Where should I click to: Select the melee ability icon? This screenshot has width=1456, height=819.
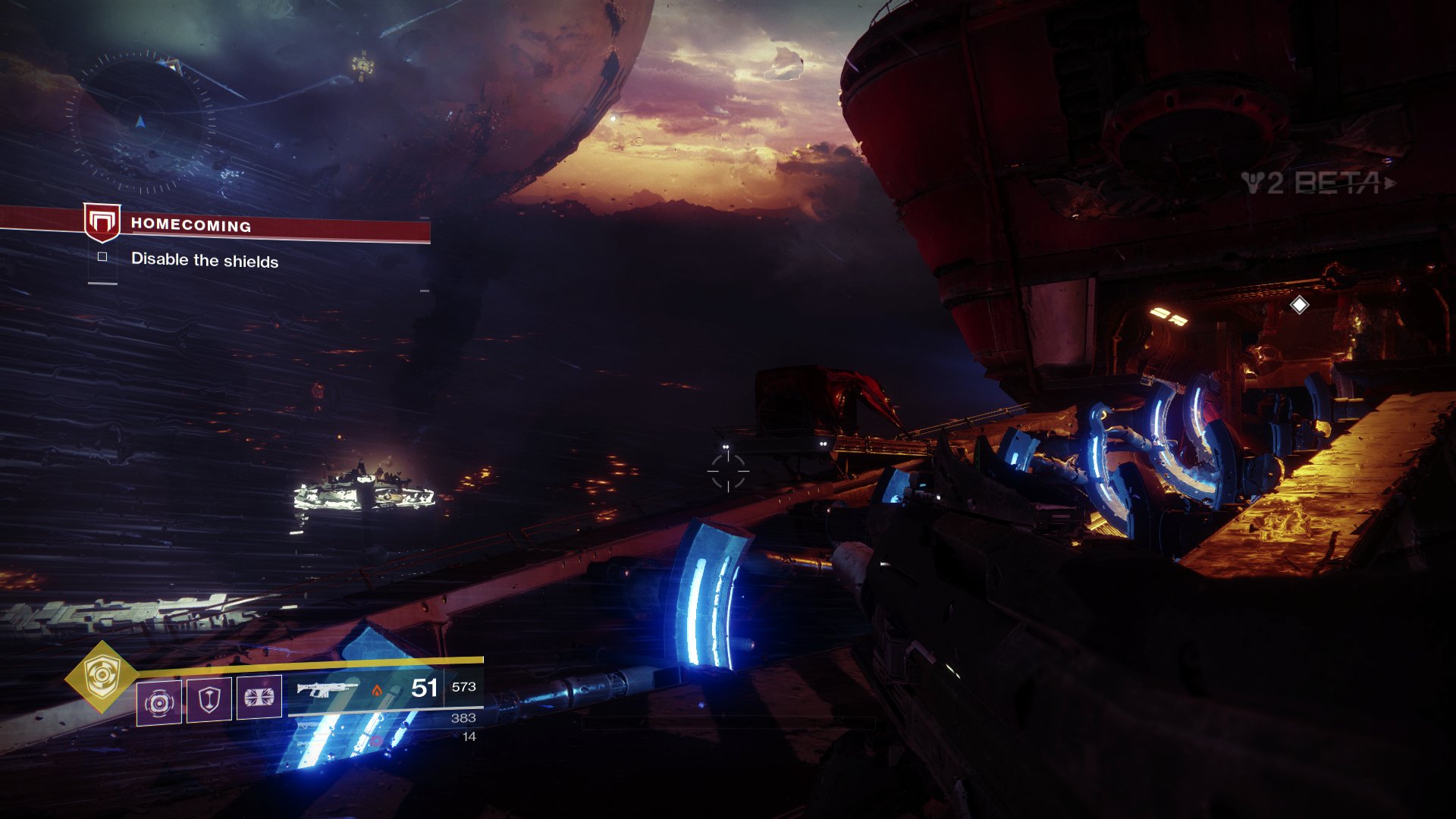259,696
